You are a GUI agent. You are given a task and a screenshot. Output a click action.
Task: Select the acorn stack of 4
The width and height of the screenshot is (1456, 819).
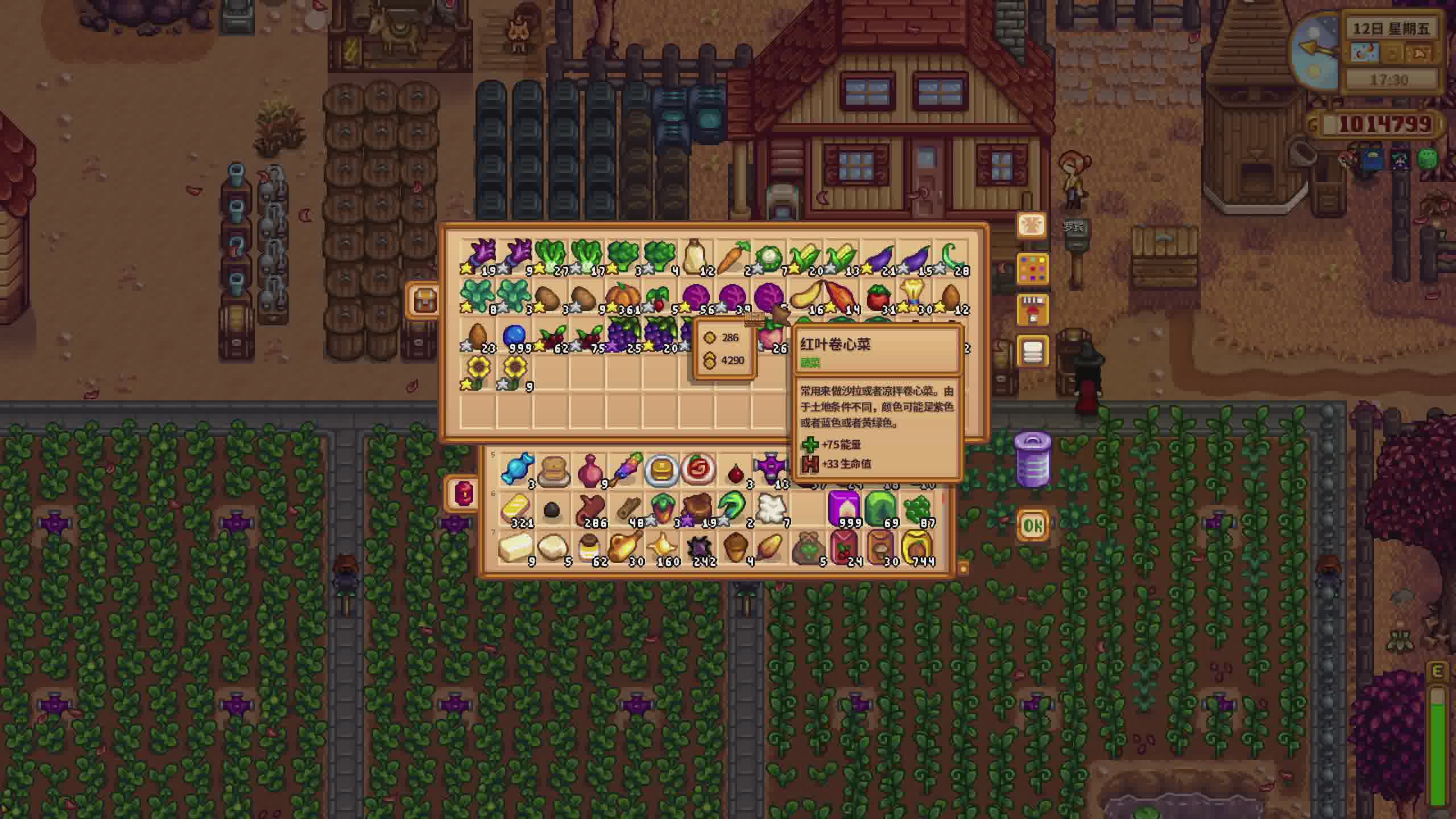point(734,548)
